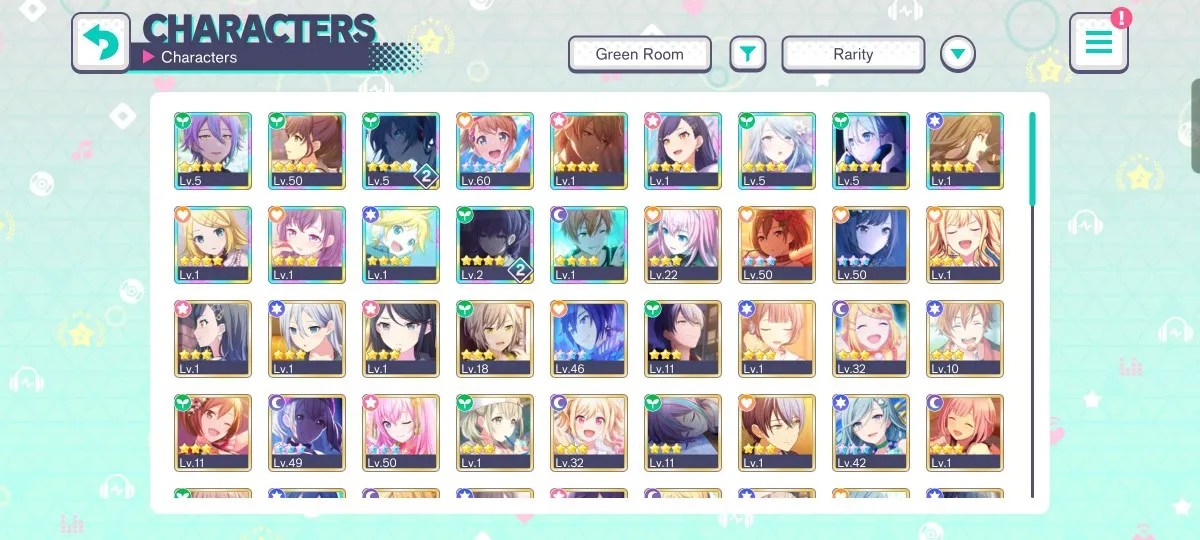This screenshot has width=1200, height=540.
Task: Select the Lv.42 character card
Action: coord(871,433)
